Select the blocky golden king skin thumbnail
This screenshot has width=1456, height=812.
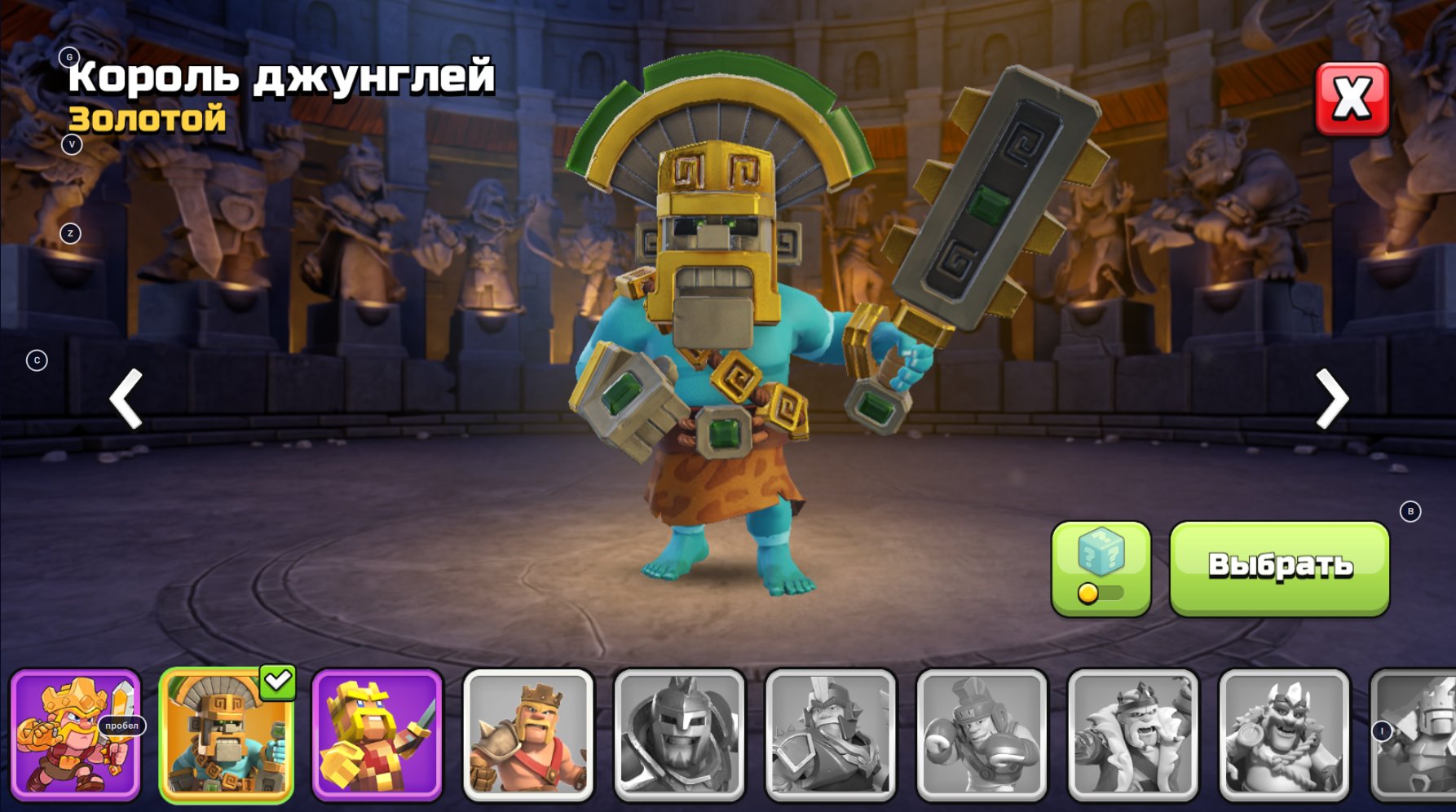pos(377,740)
